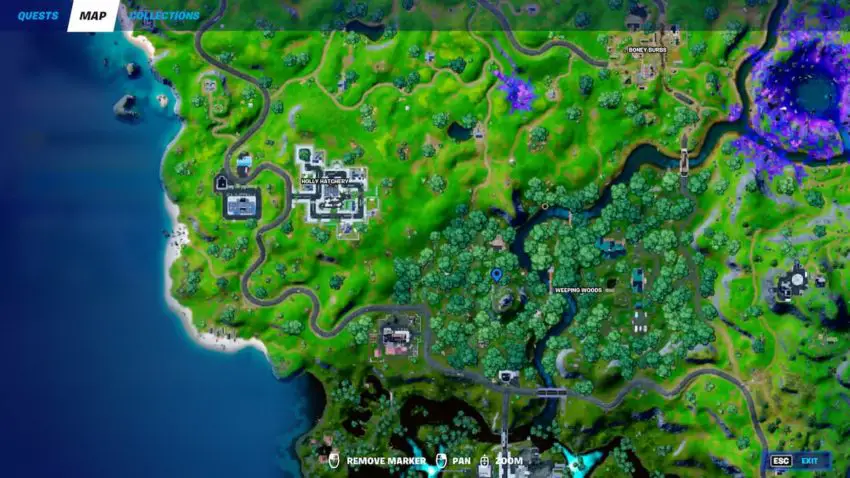Open the Collections tab
Image resolution: width=850 pixels, height=478 pixels.
[x=165, y=16]
